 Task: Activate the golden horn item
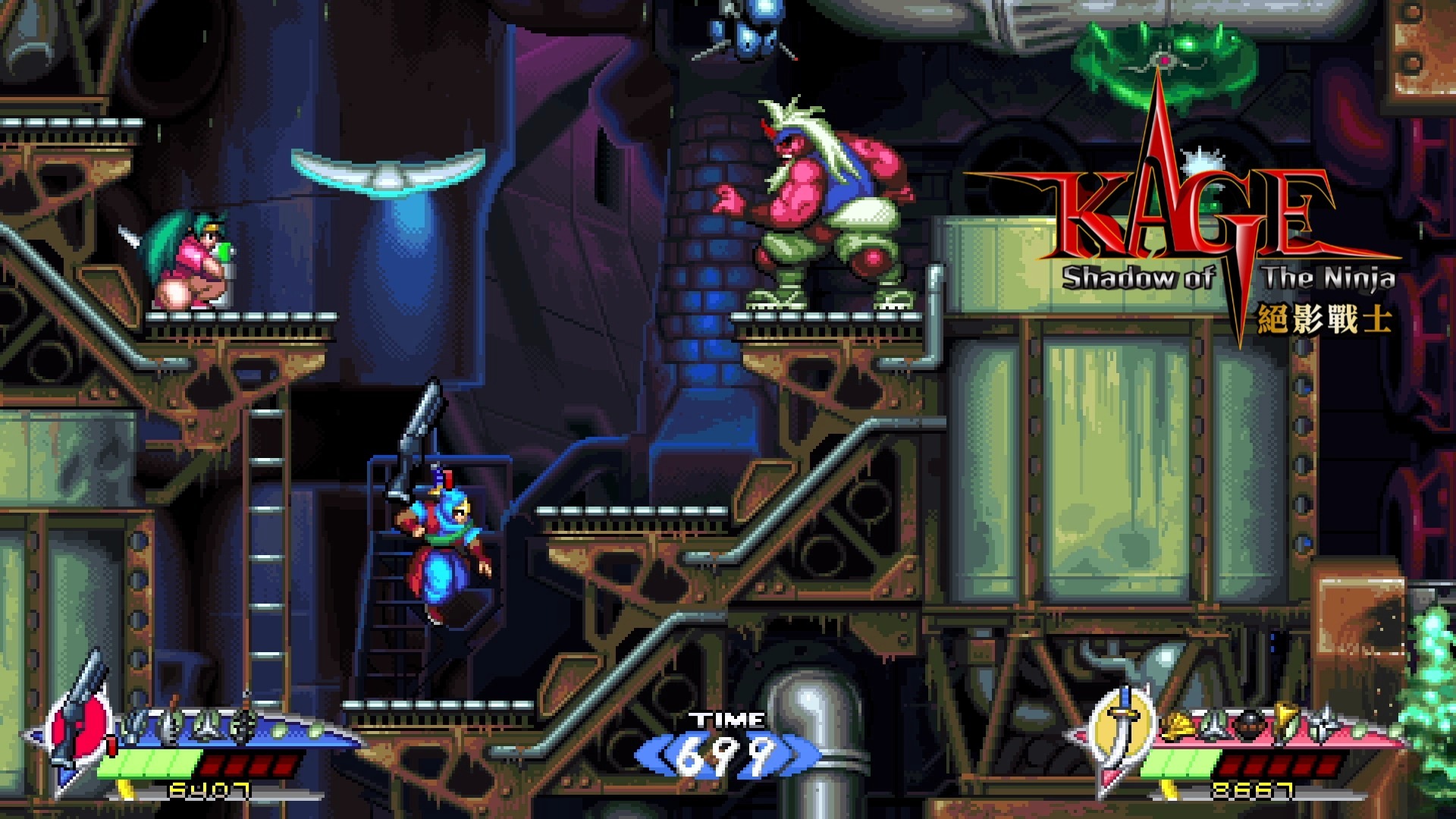pyautogui.click(x=1285, y=720)
